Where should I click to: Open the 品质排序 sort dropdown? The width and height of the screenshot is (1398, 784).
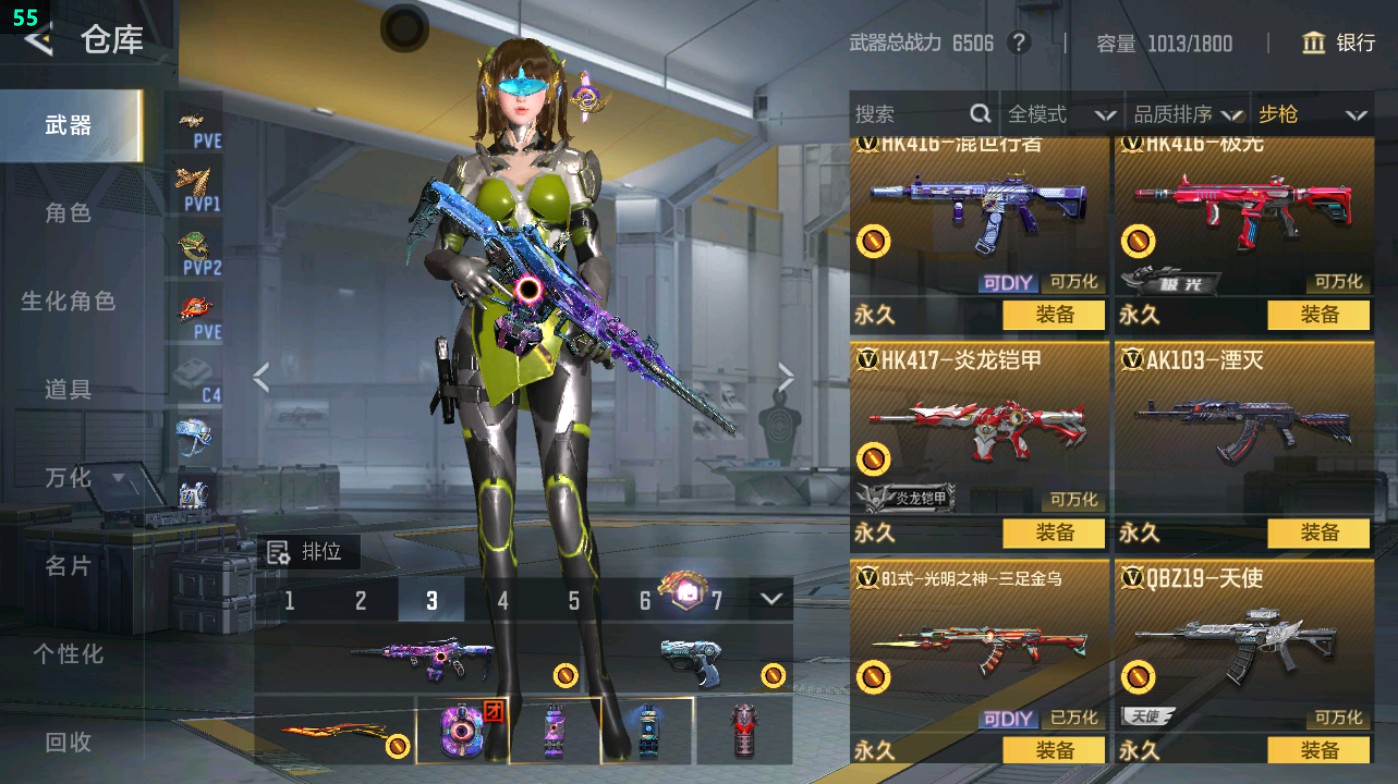pyautogui.click(x=1187, y=115)
